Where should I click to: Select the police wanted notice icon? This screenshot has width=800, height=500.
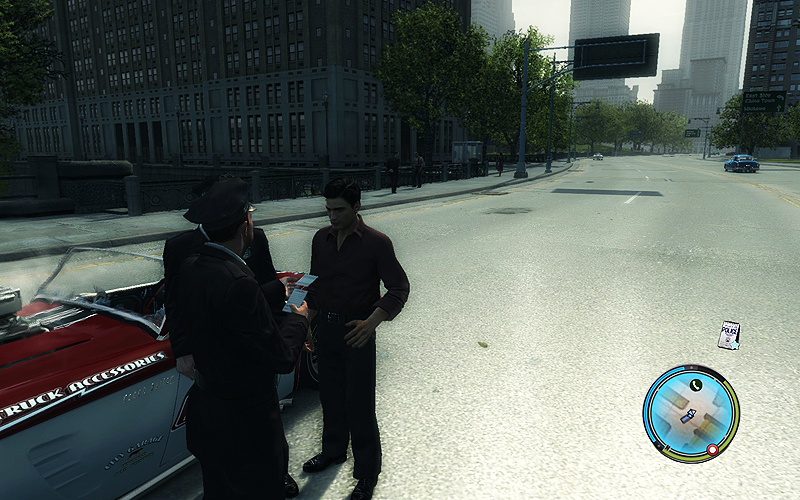pyautogui.click(x=729, y=335)
